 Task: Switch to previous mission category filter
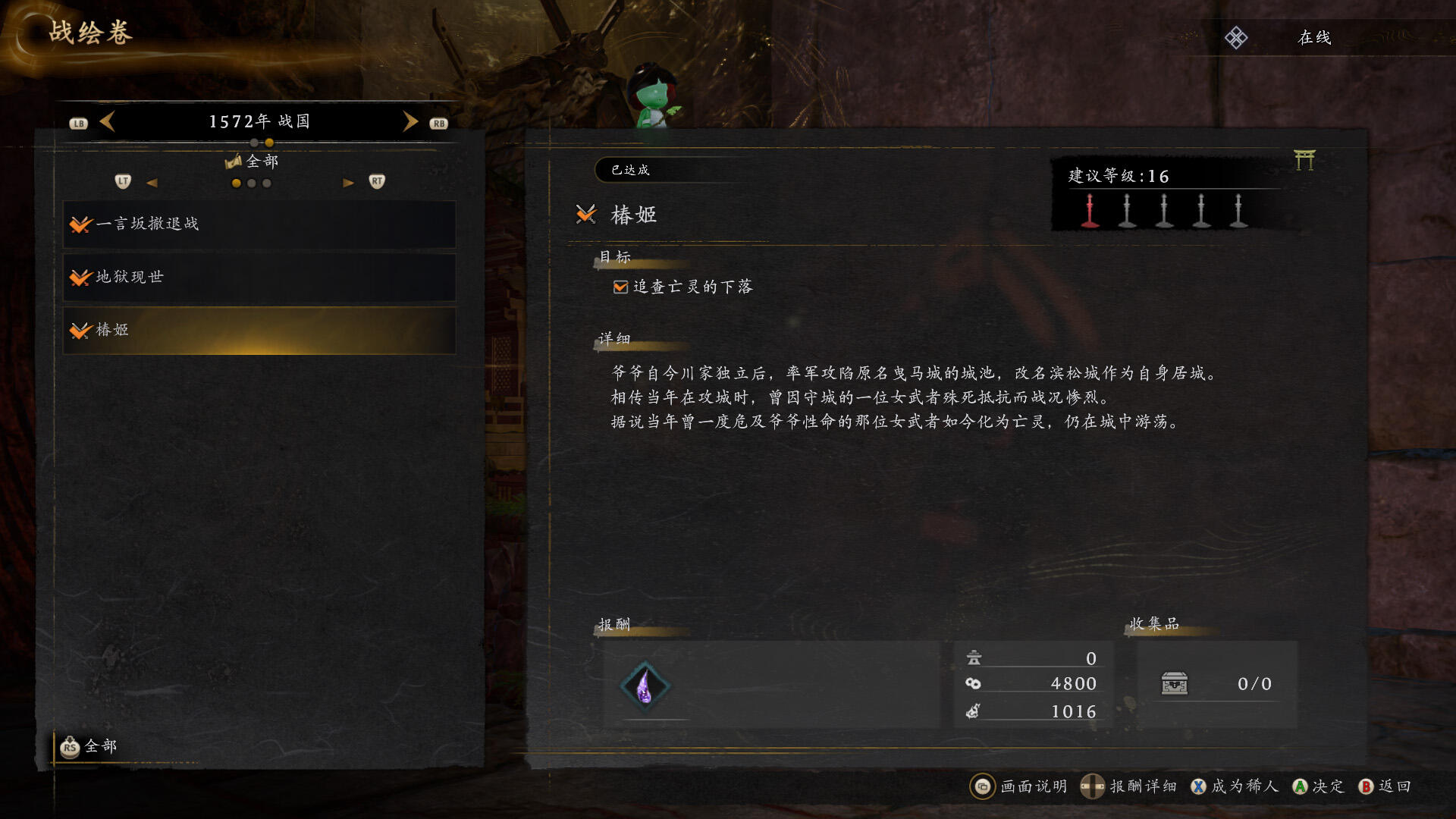click(152, 183)
